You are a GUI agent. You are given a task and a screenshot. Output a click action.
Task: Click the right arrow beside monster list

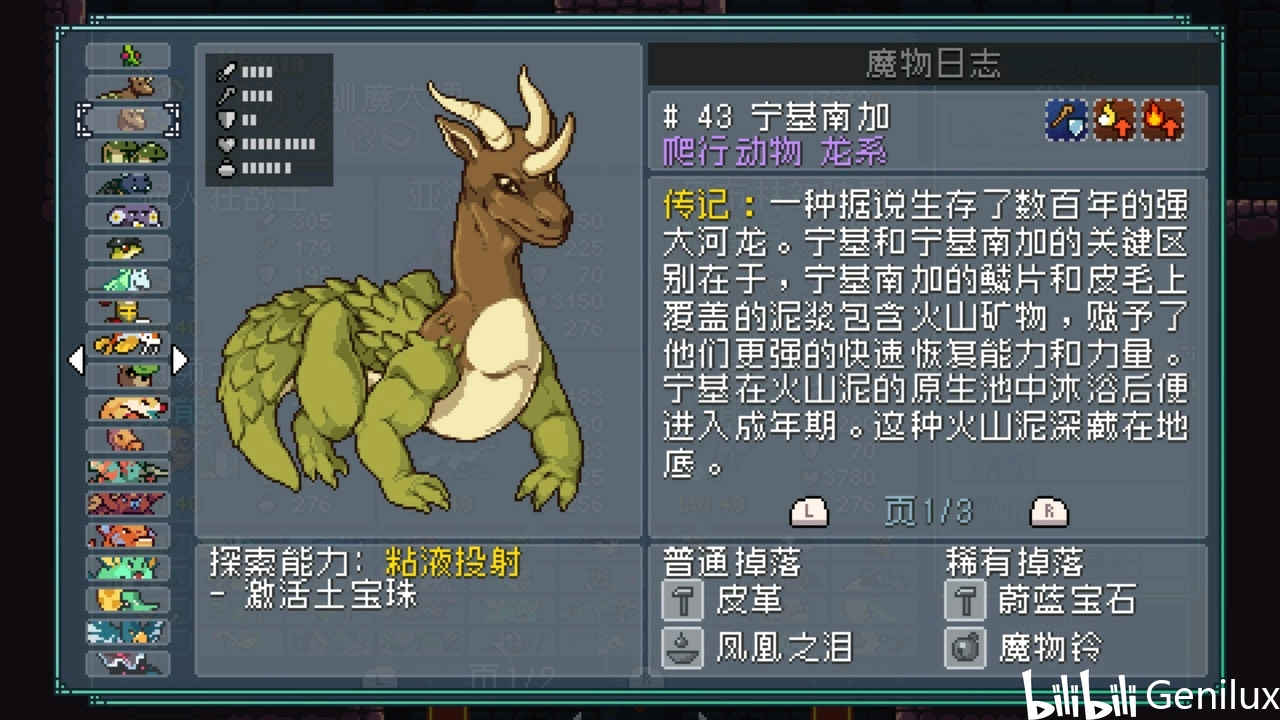pos(180,360)
